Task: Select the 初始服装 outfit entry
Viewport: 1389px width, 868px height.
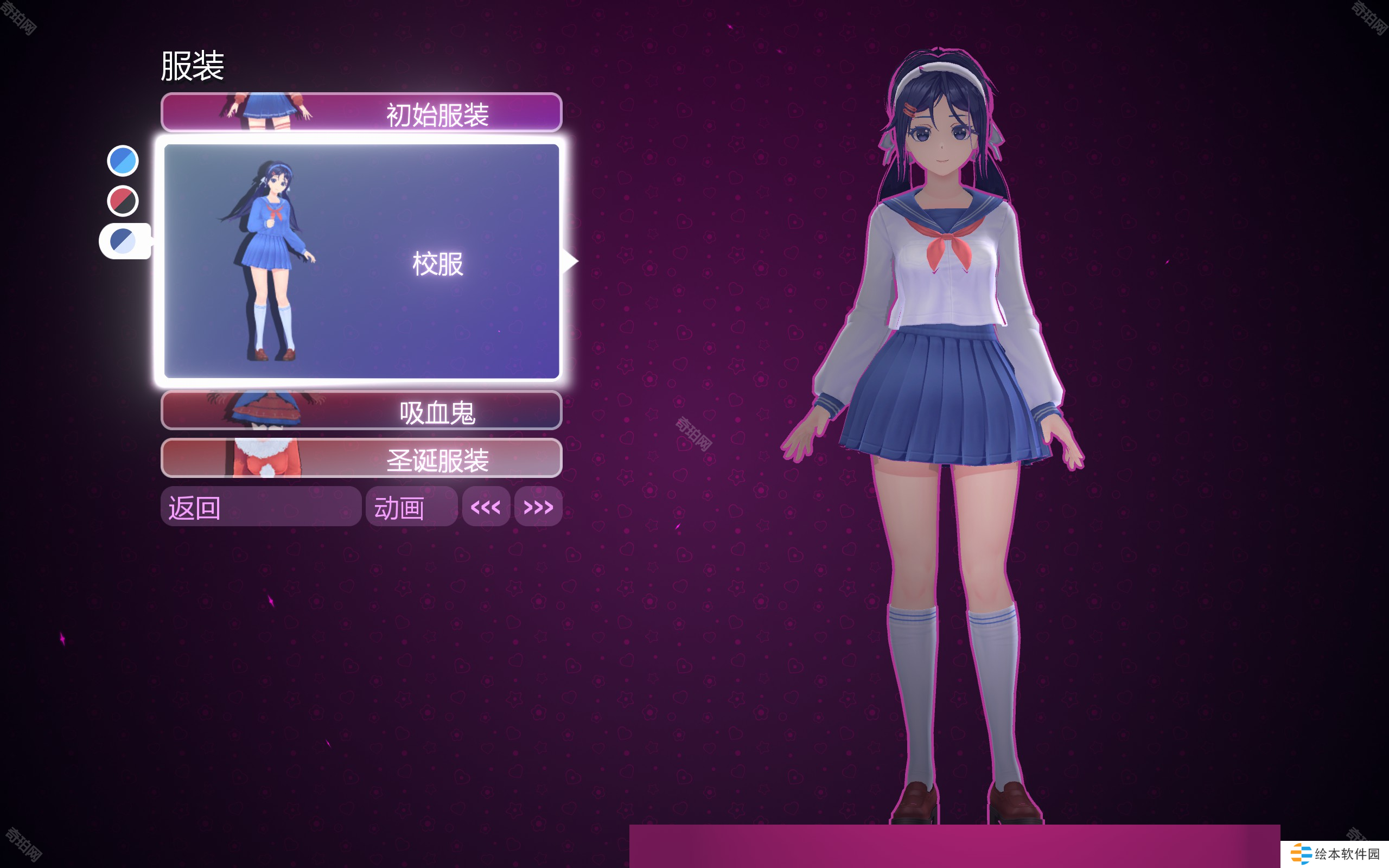Action: (x=361, y=112)
